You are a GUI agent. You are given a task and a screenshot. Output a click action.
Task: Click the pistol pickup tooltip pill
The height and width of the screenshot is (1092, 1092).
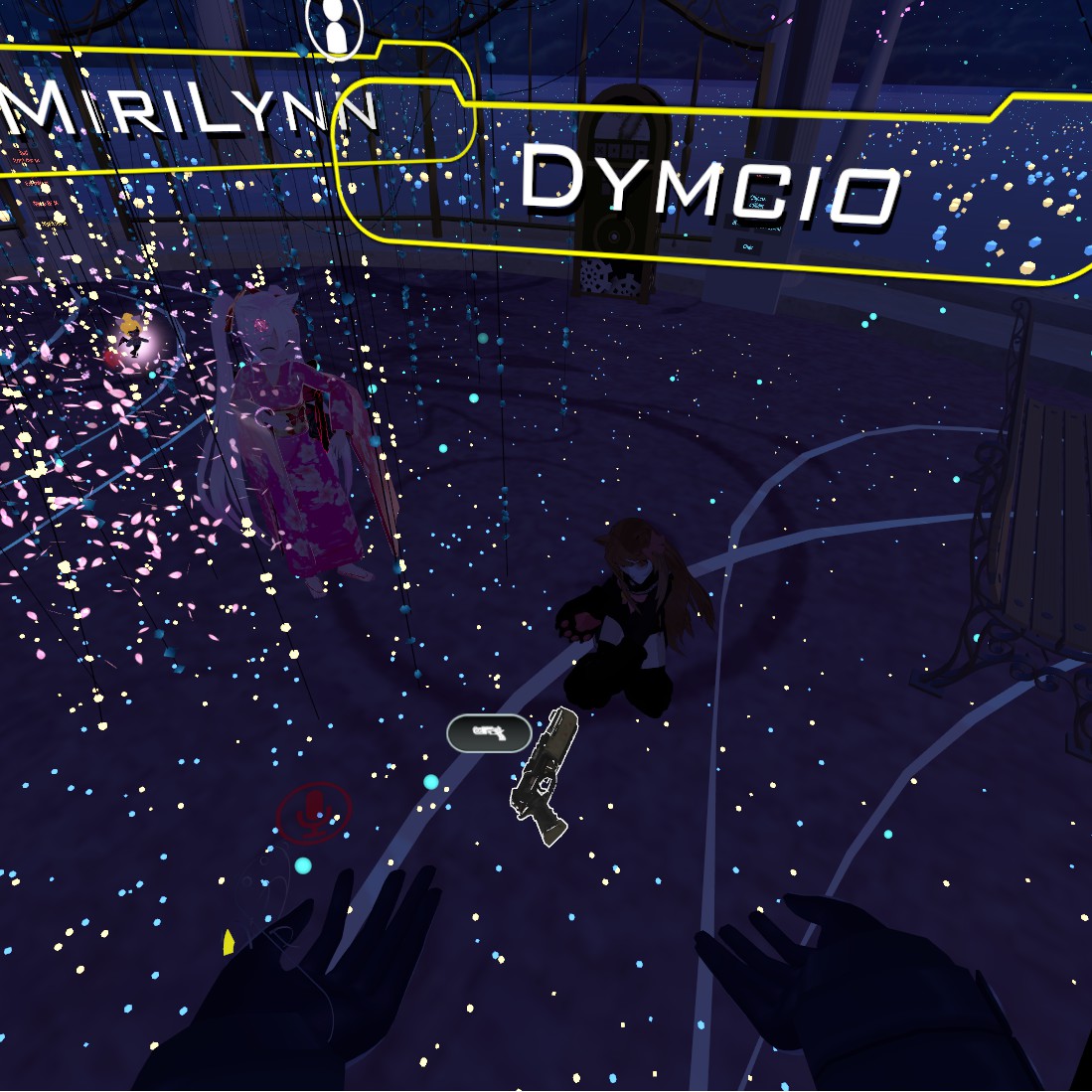[x=489, y=733]
